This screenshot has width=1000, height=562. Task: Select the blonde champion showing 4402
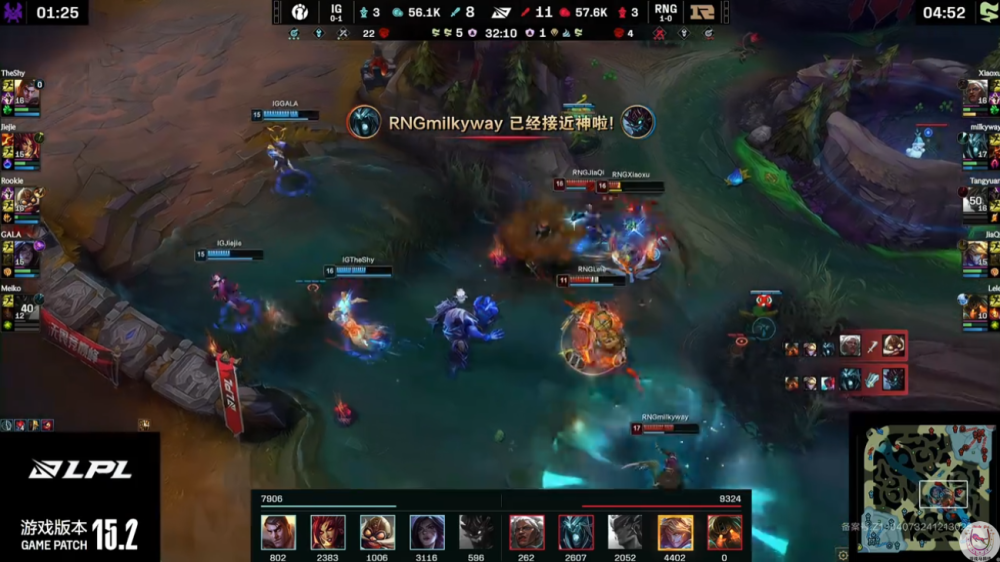[675, 532]
